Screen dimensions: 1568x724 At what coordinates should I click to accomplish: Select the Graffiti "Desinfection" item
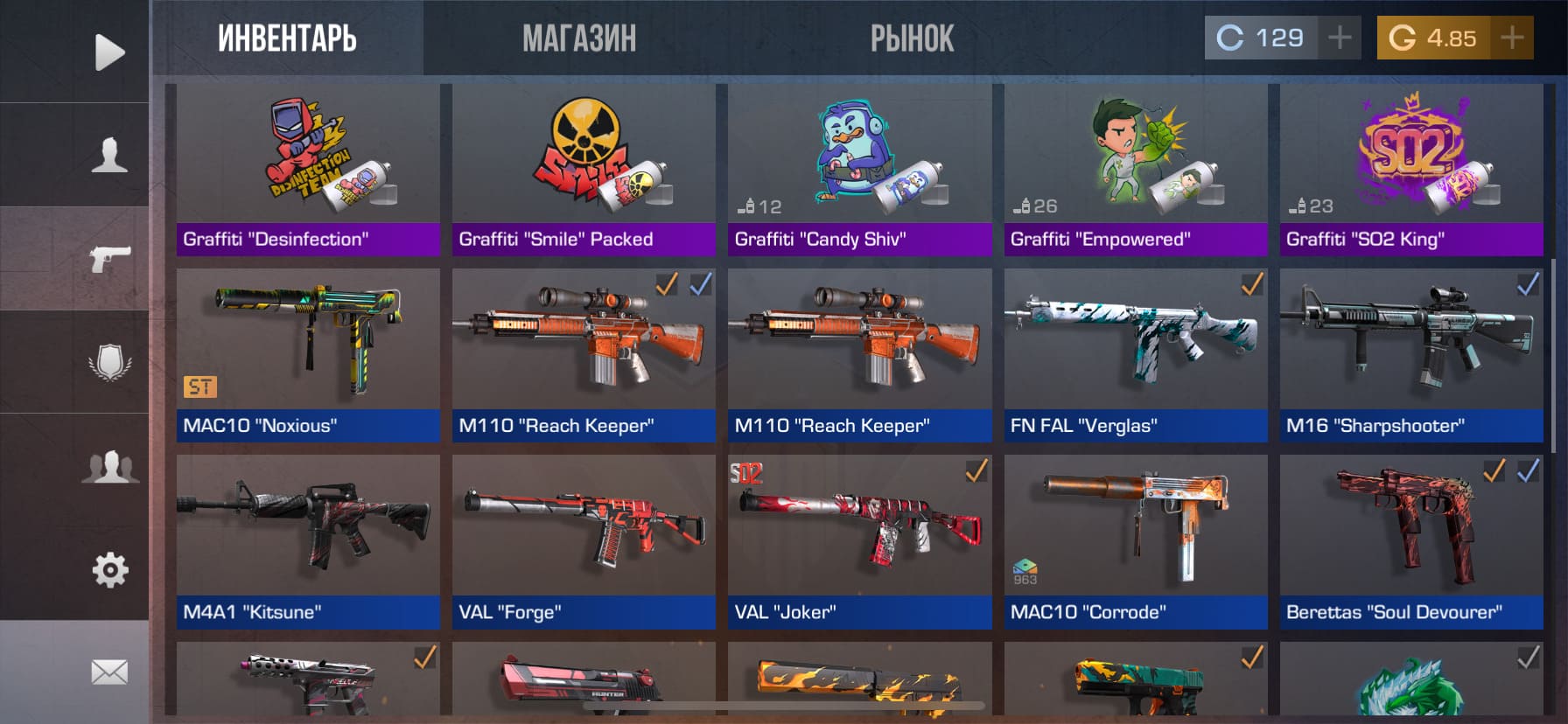coord(308,171)
